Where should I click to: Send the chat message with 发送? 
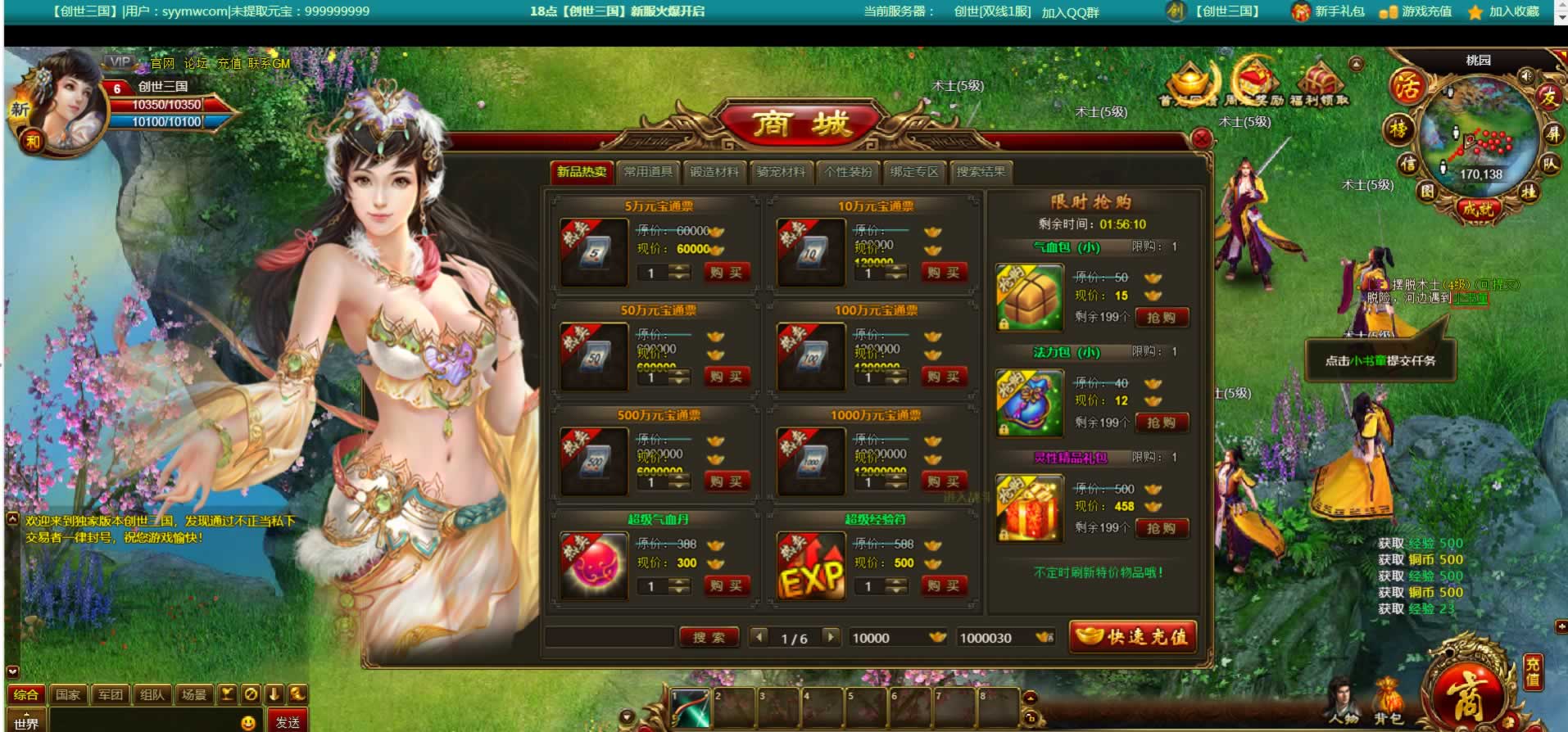pos(287,722)
